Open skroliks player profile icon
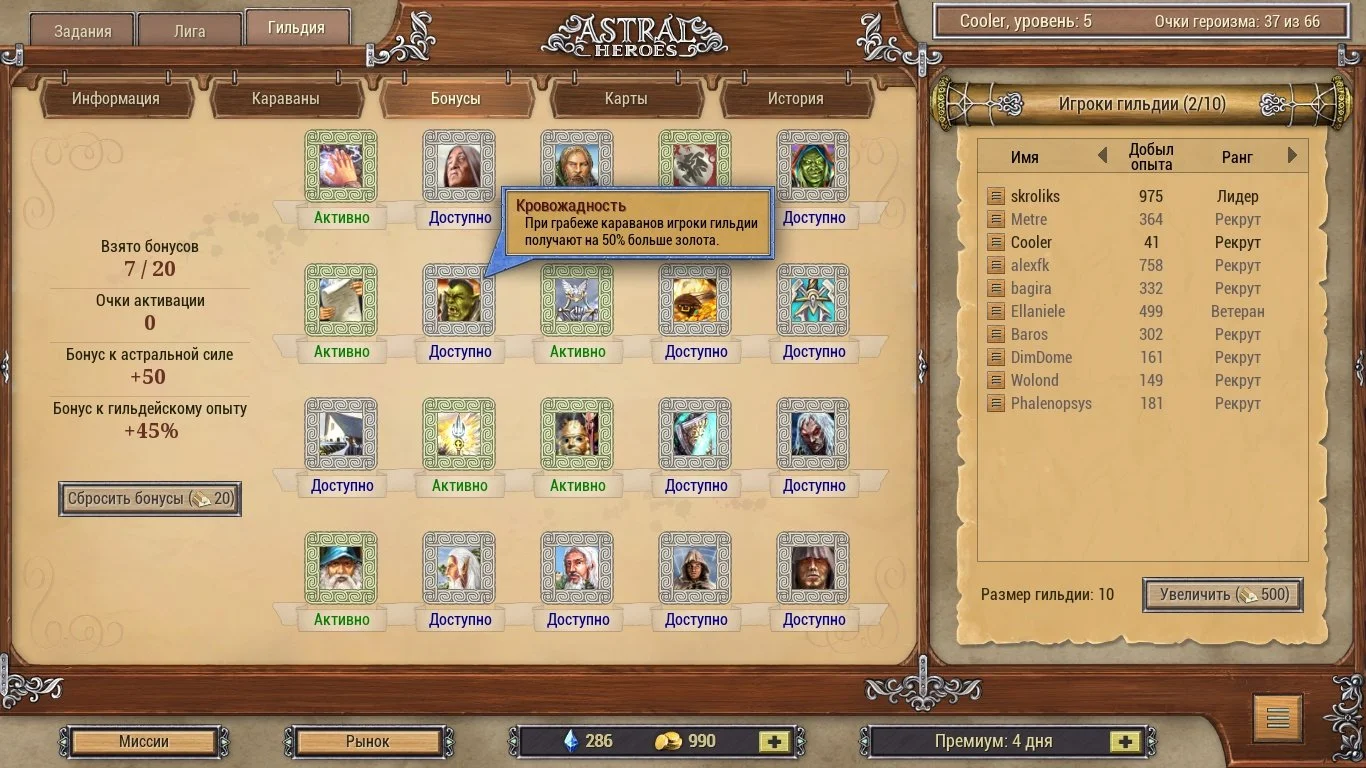The image size is (1366, 768). point(996,196)
